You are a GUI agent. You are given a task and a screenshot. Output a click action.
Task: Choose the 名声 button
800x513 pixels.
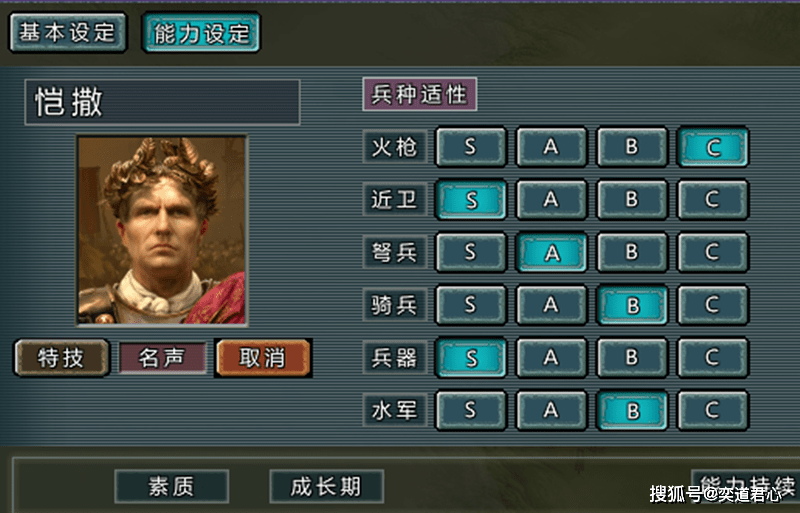[162, 357]
